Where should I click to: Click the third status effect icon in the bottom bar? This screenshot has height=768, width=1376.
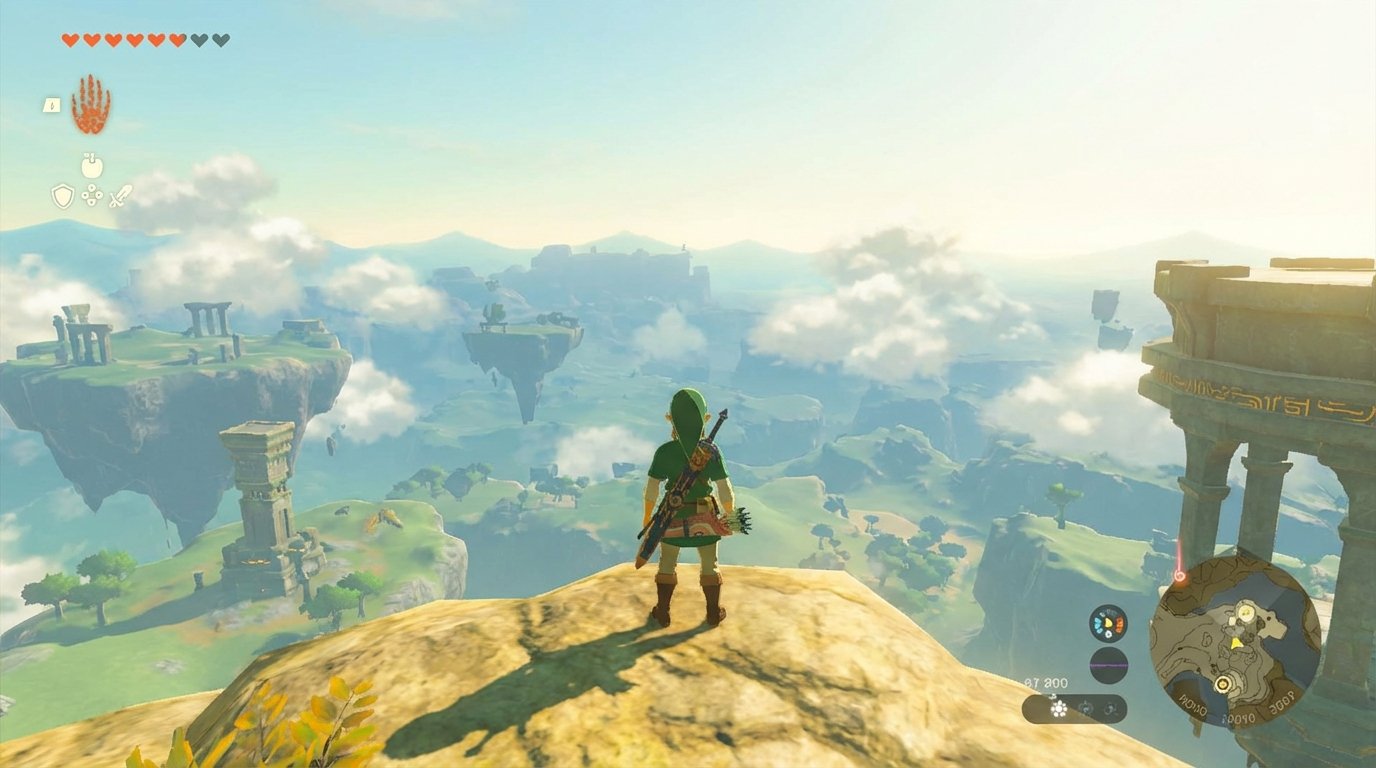(1109, 707)
